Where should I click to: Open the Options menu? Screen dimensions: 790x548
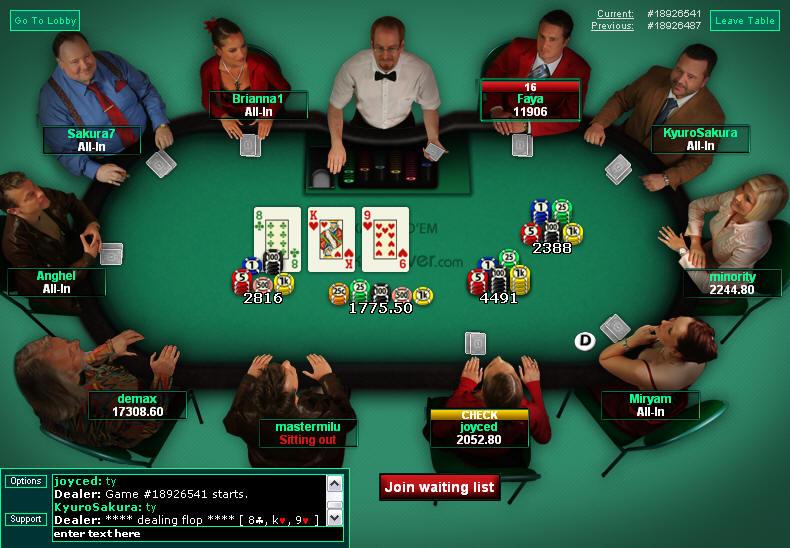pyautogui.click(x=25, y=481)
